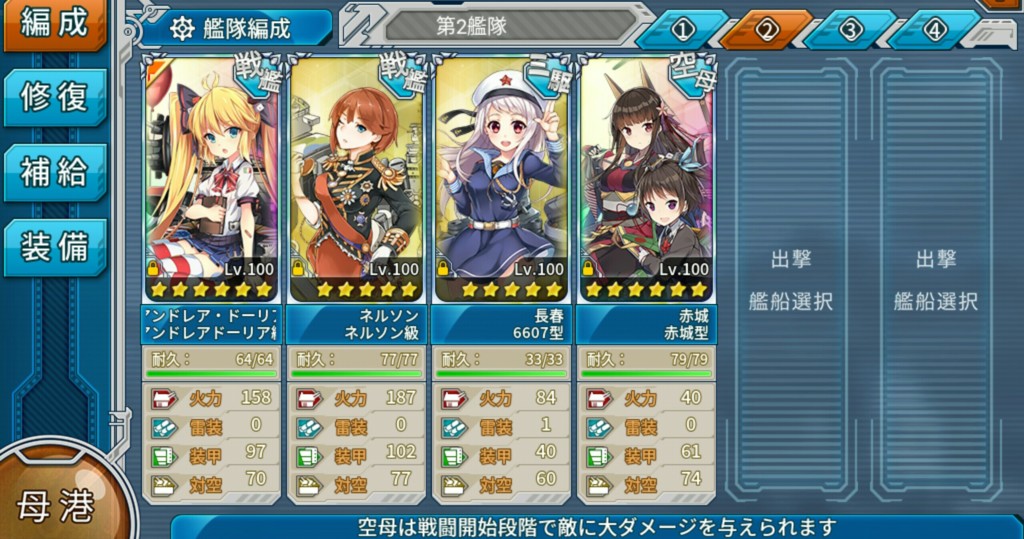Select the 赤城 carrier card

pyautogui.click(x=646, y=180)
